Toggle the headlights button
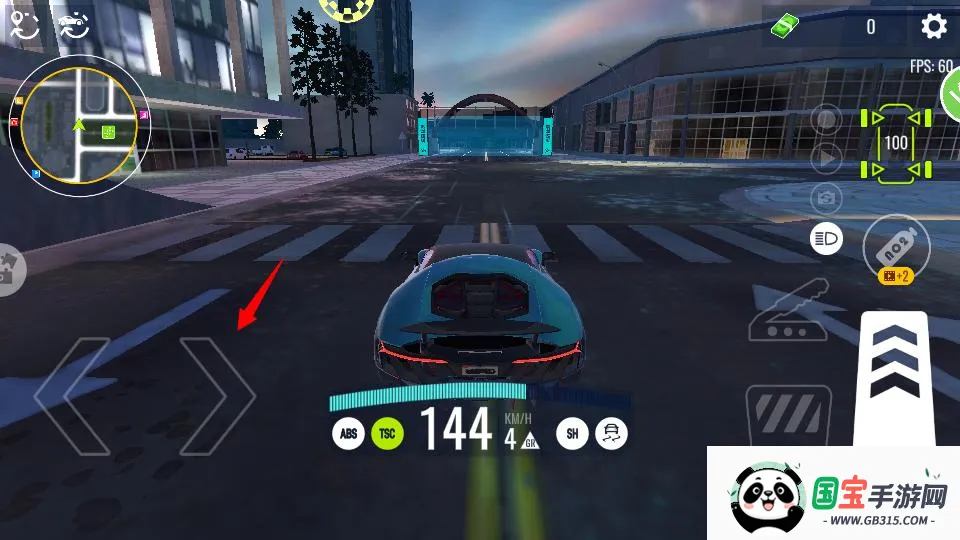 [826, 238]
